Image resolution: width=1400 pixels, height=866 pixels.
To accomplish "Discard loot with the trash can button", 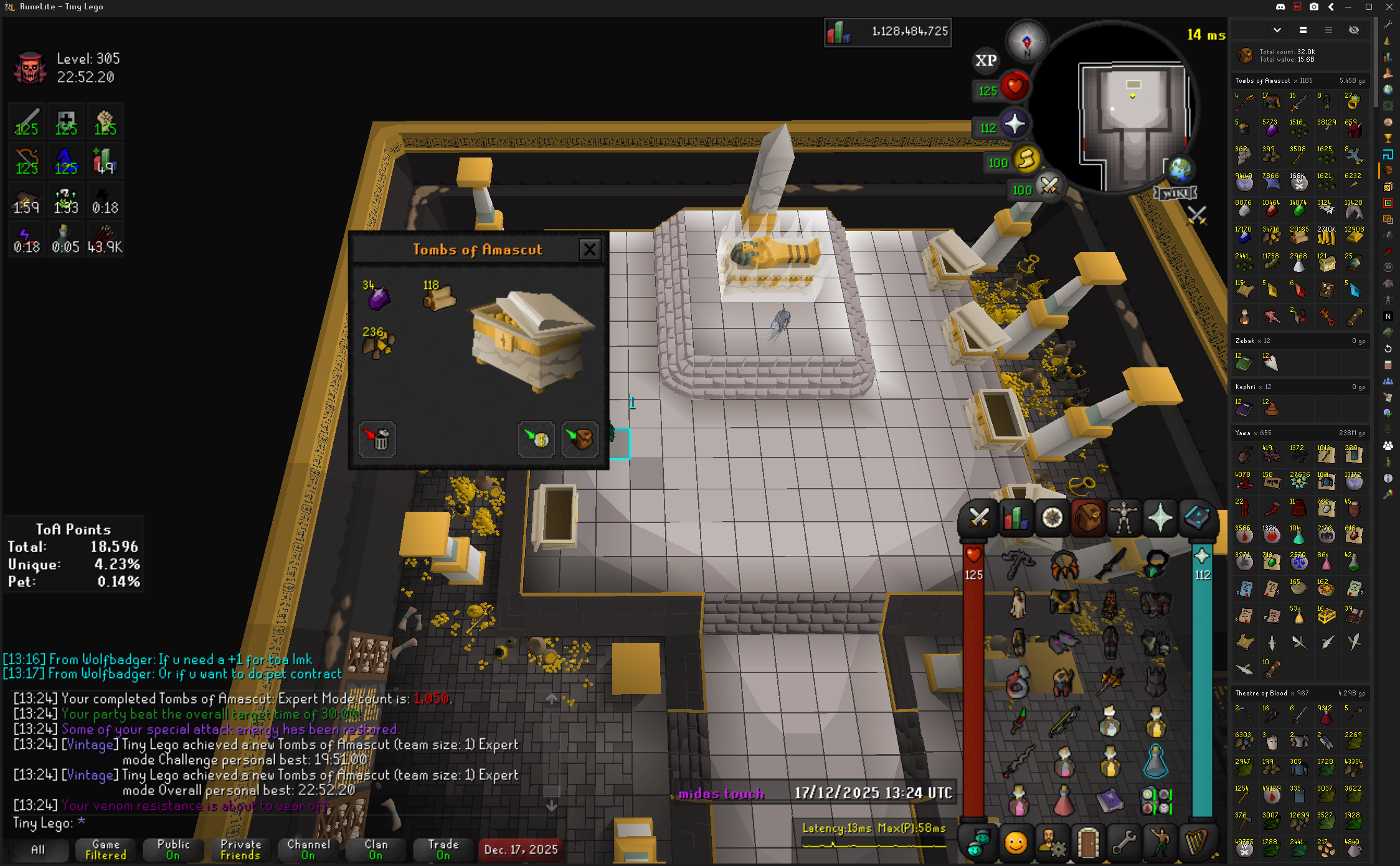I will [377, 439].
